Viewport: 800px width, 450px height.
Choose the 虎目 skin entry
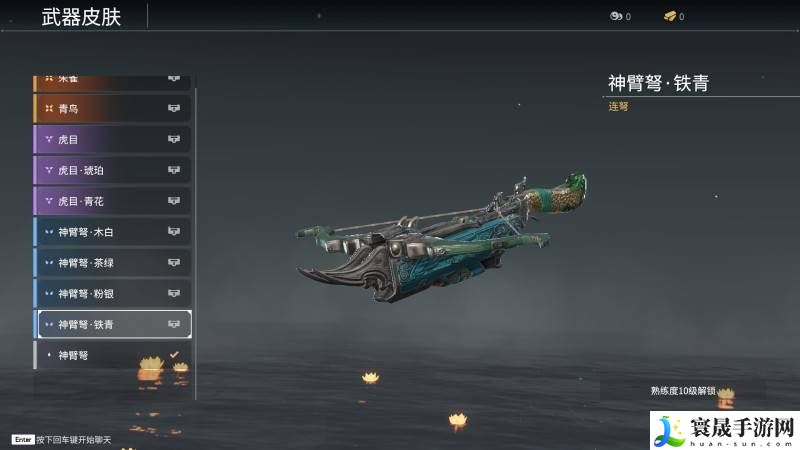[x=112, y=139]
